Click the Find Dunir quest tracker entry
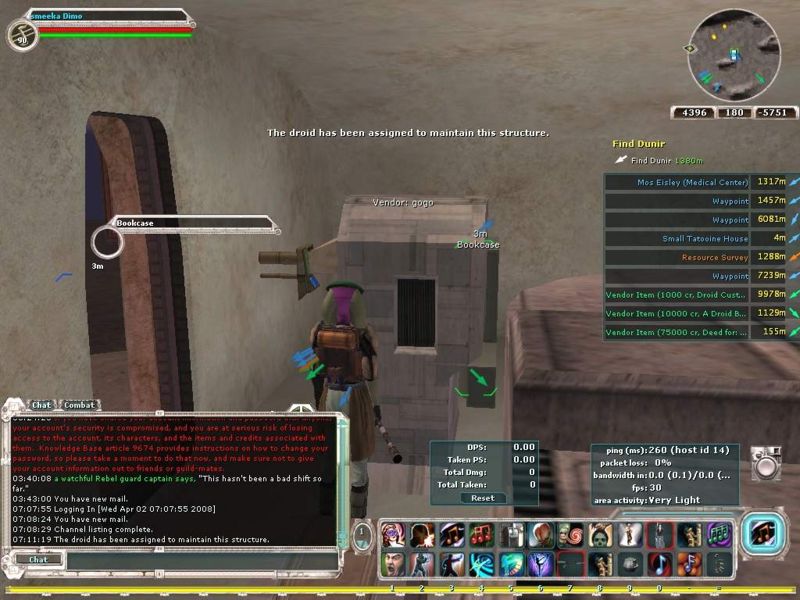 [640, 145]
